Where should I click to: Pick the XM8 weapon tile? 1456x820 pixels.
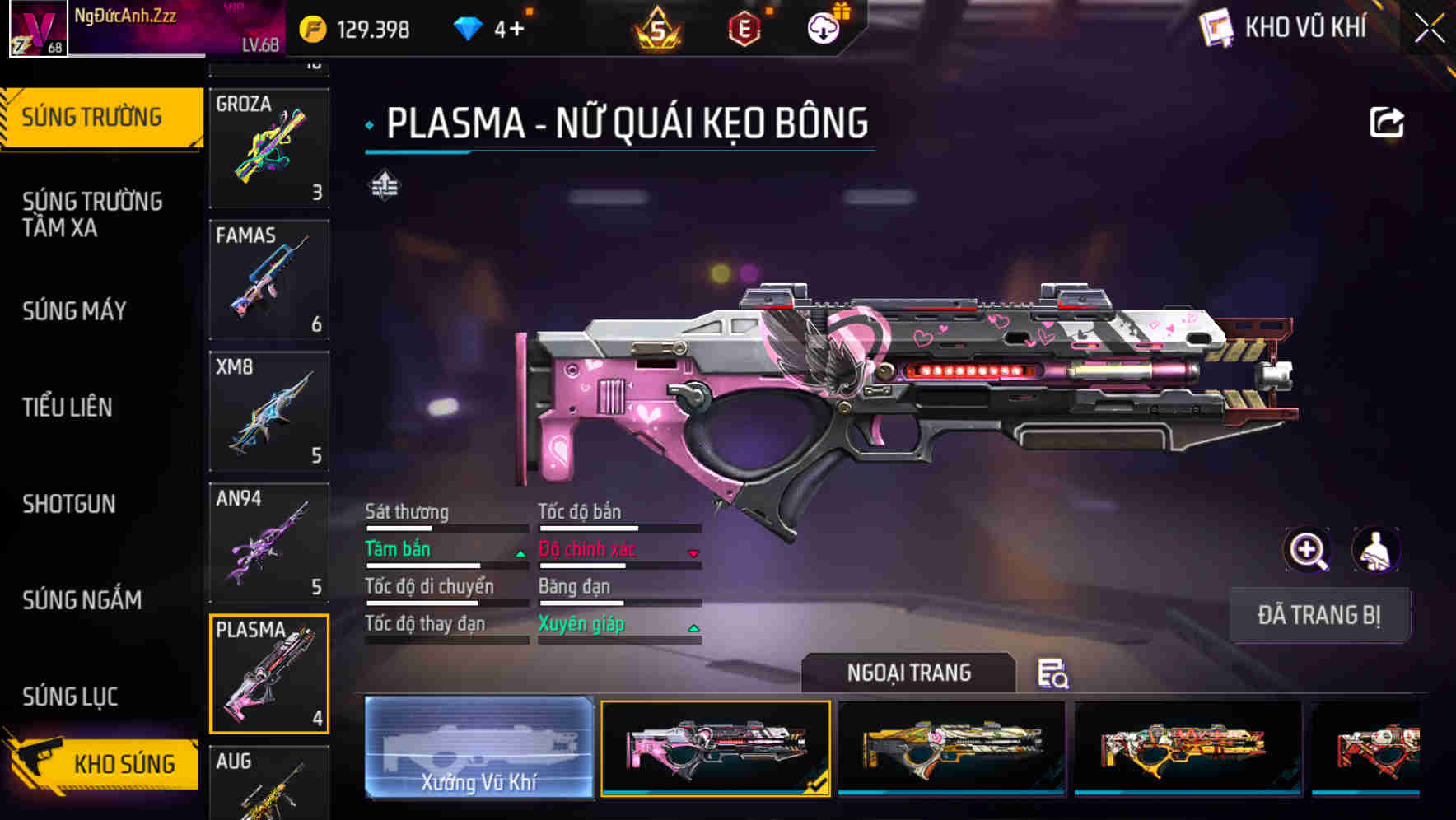269,412
